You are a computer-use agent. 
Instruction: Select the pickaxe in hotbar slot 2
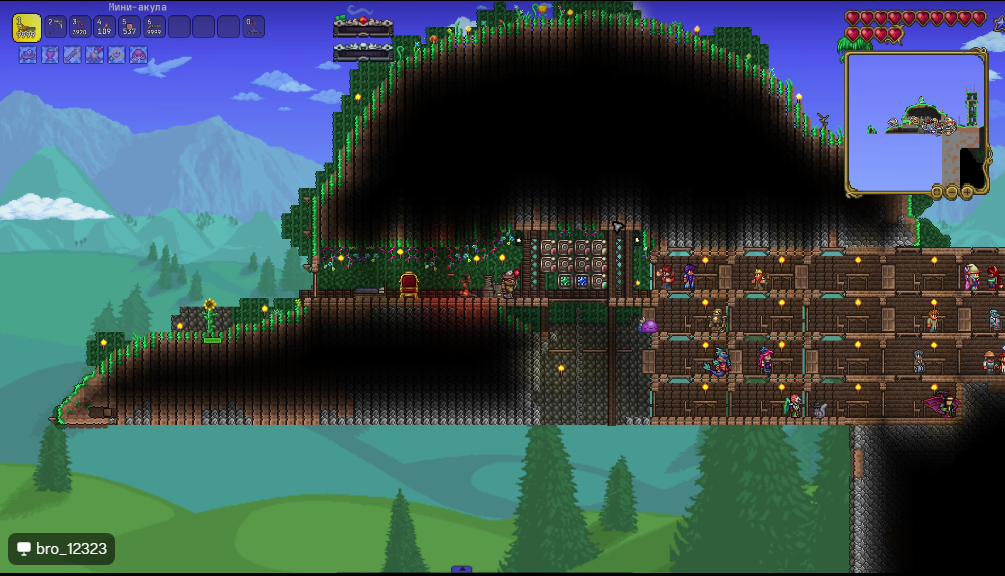tap(56, 27)
